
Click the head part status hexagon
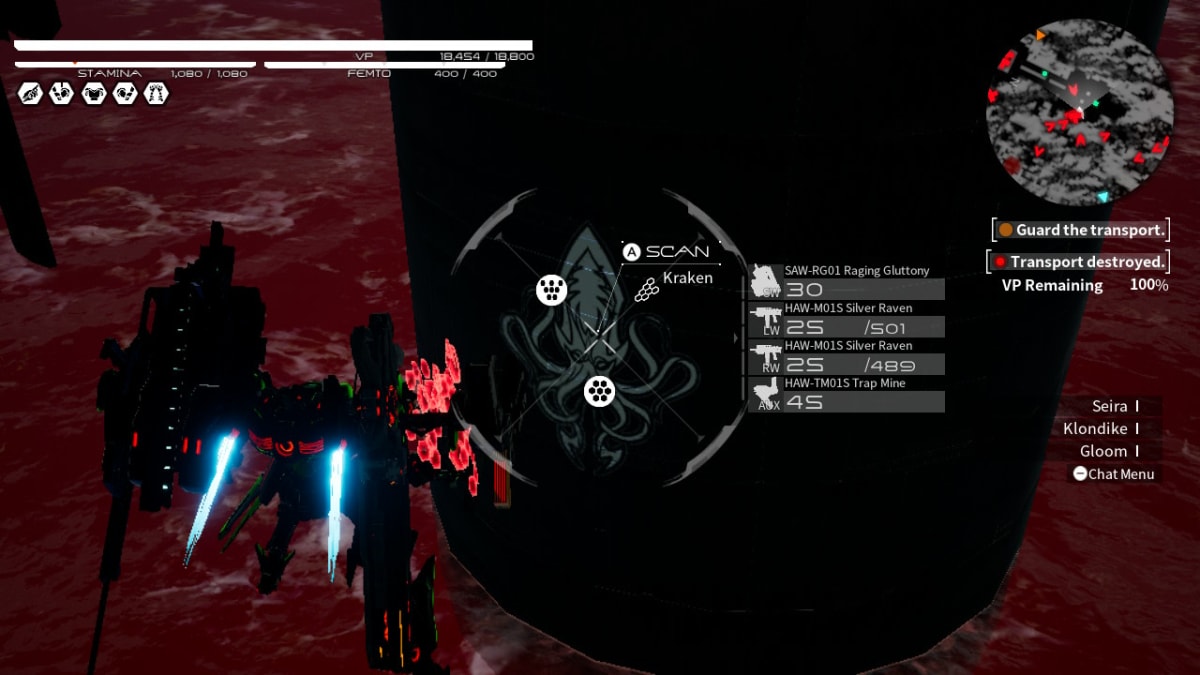[30, 94]
